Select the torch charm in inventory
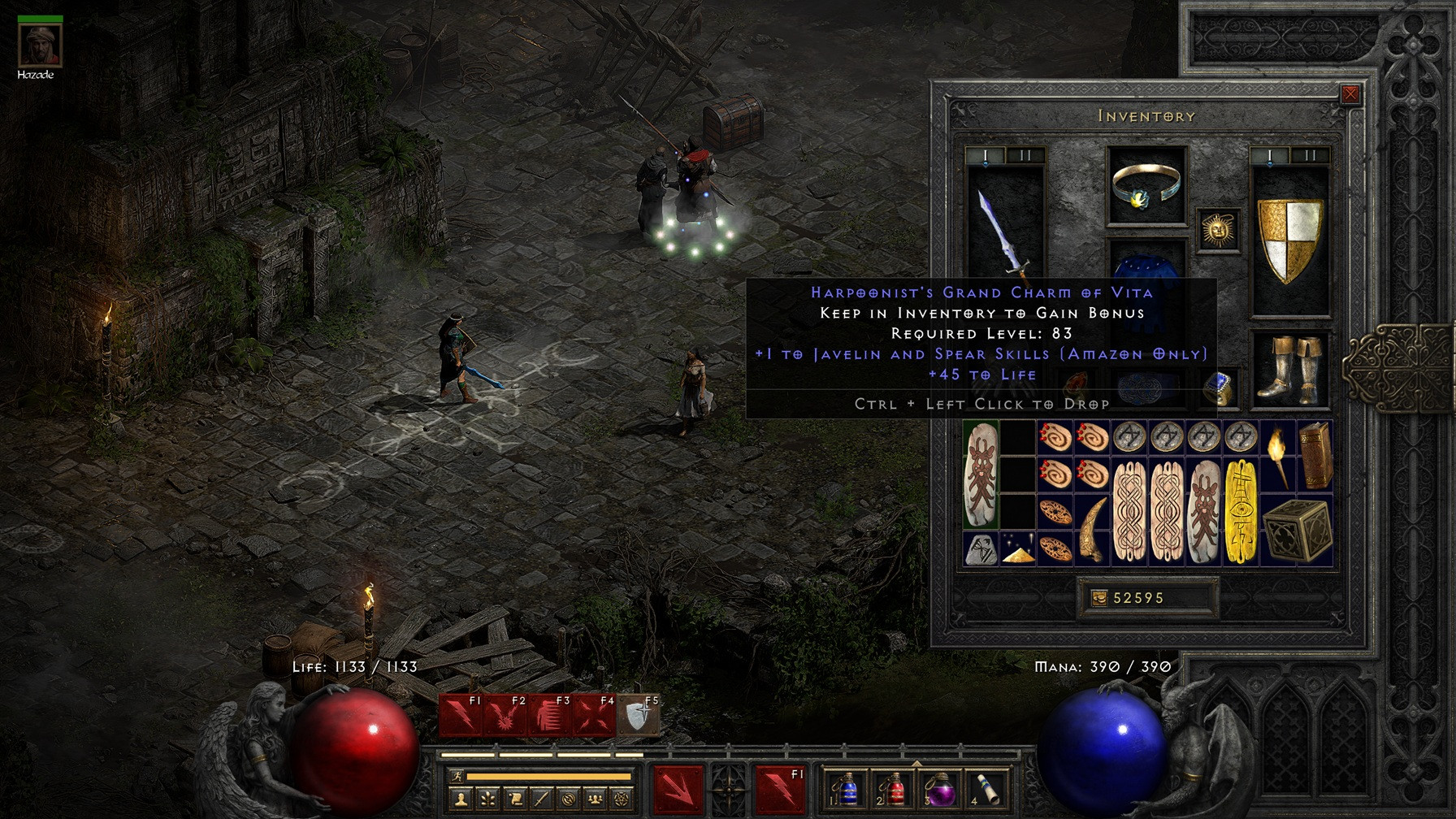The image size is (1456, 819). 1278,456
